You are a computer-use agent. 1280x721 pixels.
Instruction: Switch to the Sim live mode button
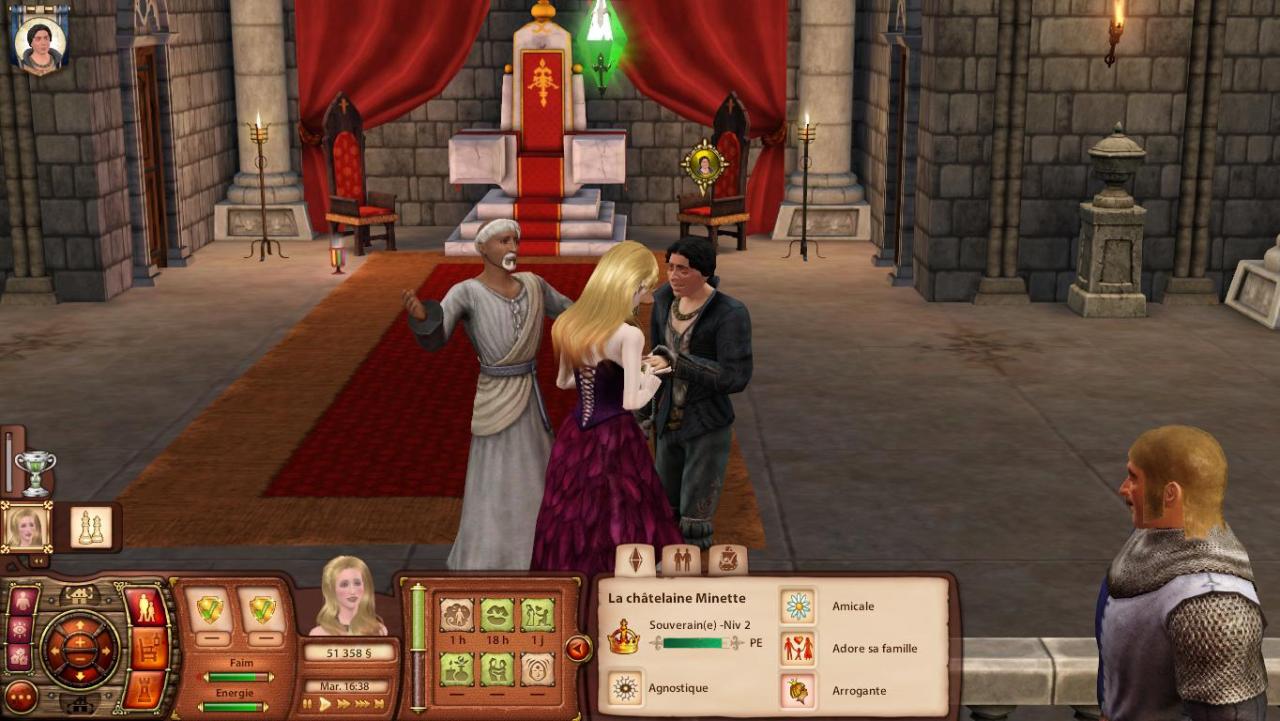[144, 607]
